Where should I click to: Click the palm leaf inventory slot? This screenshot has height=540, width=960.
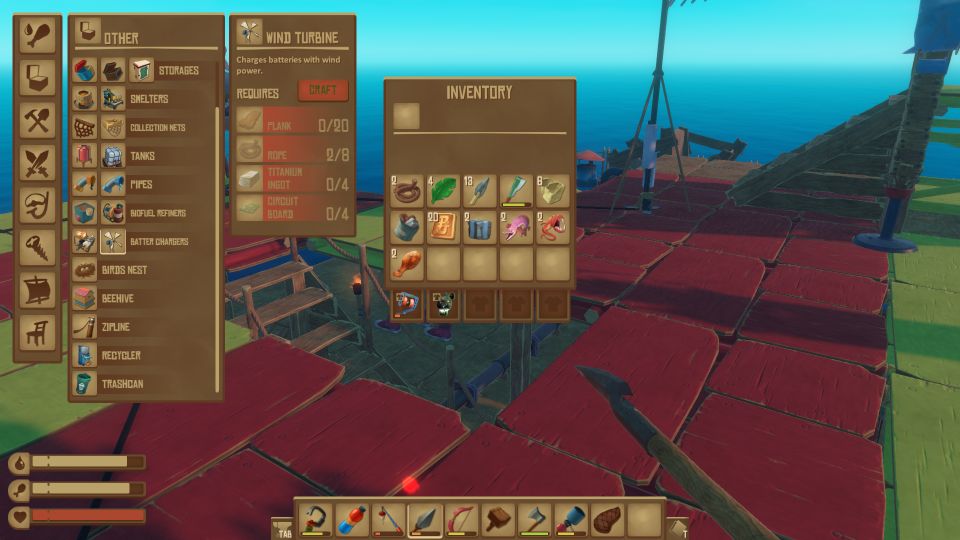coord(444,191)
